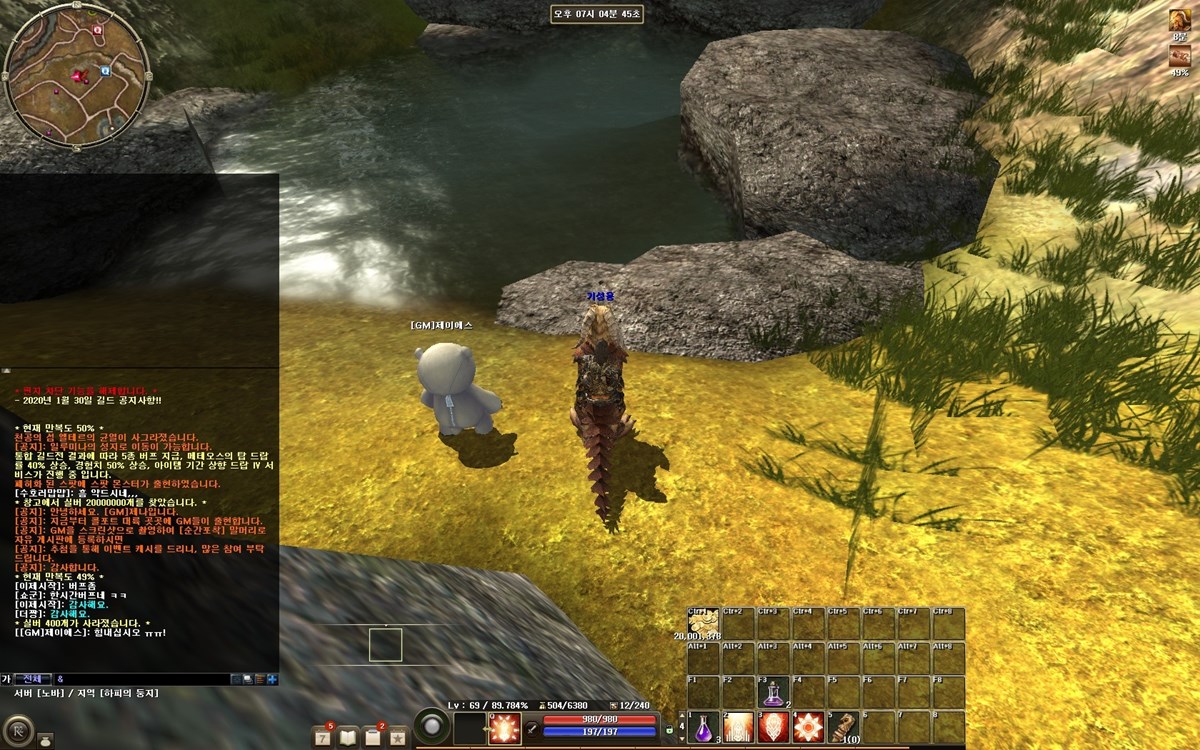Click the gold coins slot on Ctrl+1
Screen dimensions: 1200x750
click(x=703, y=622)
